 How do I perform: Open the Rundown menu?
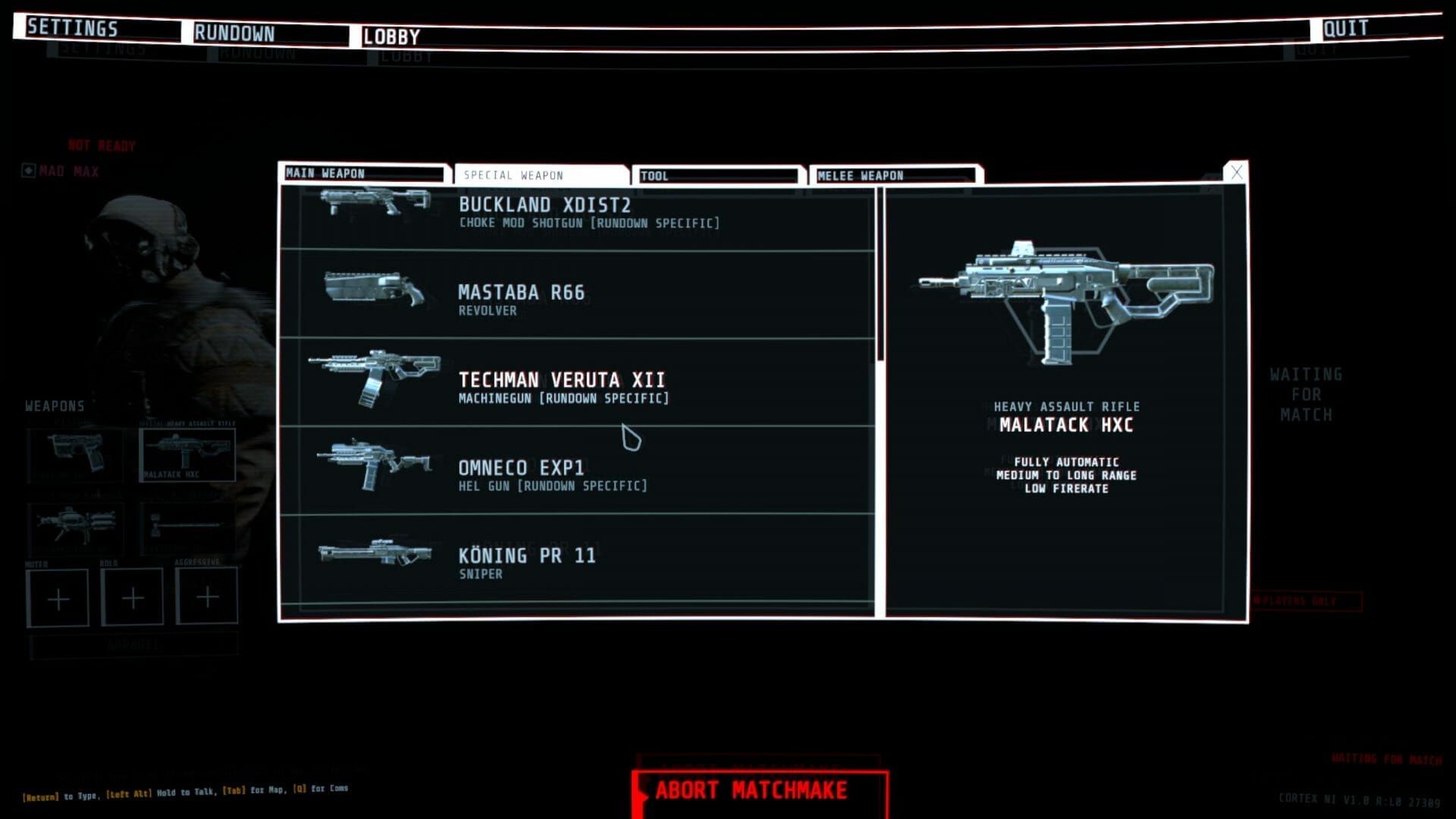[x=234, y=33]
